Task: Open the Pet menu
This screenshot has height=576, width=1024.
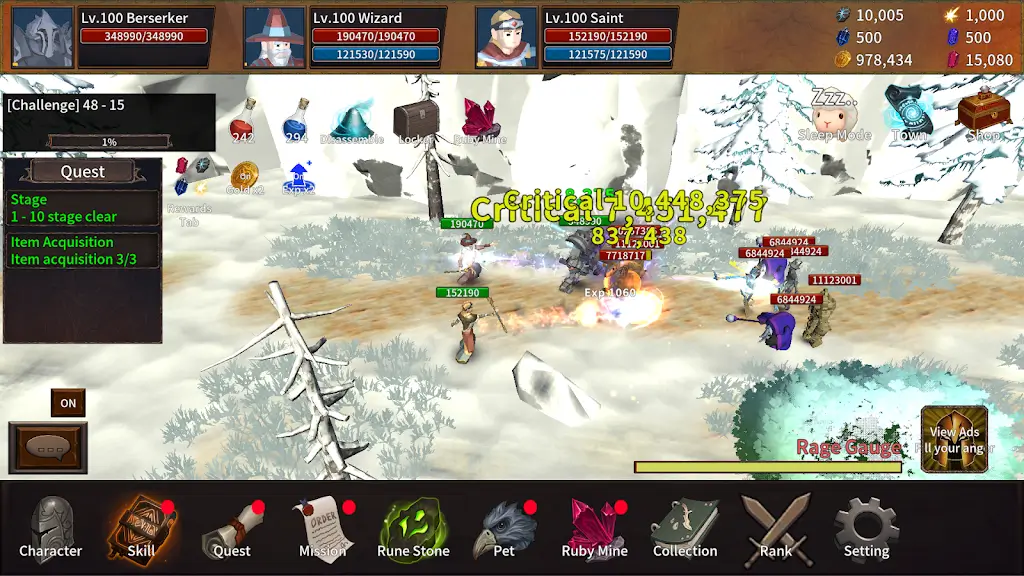Action: tap(504, 527)
